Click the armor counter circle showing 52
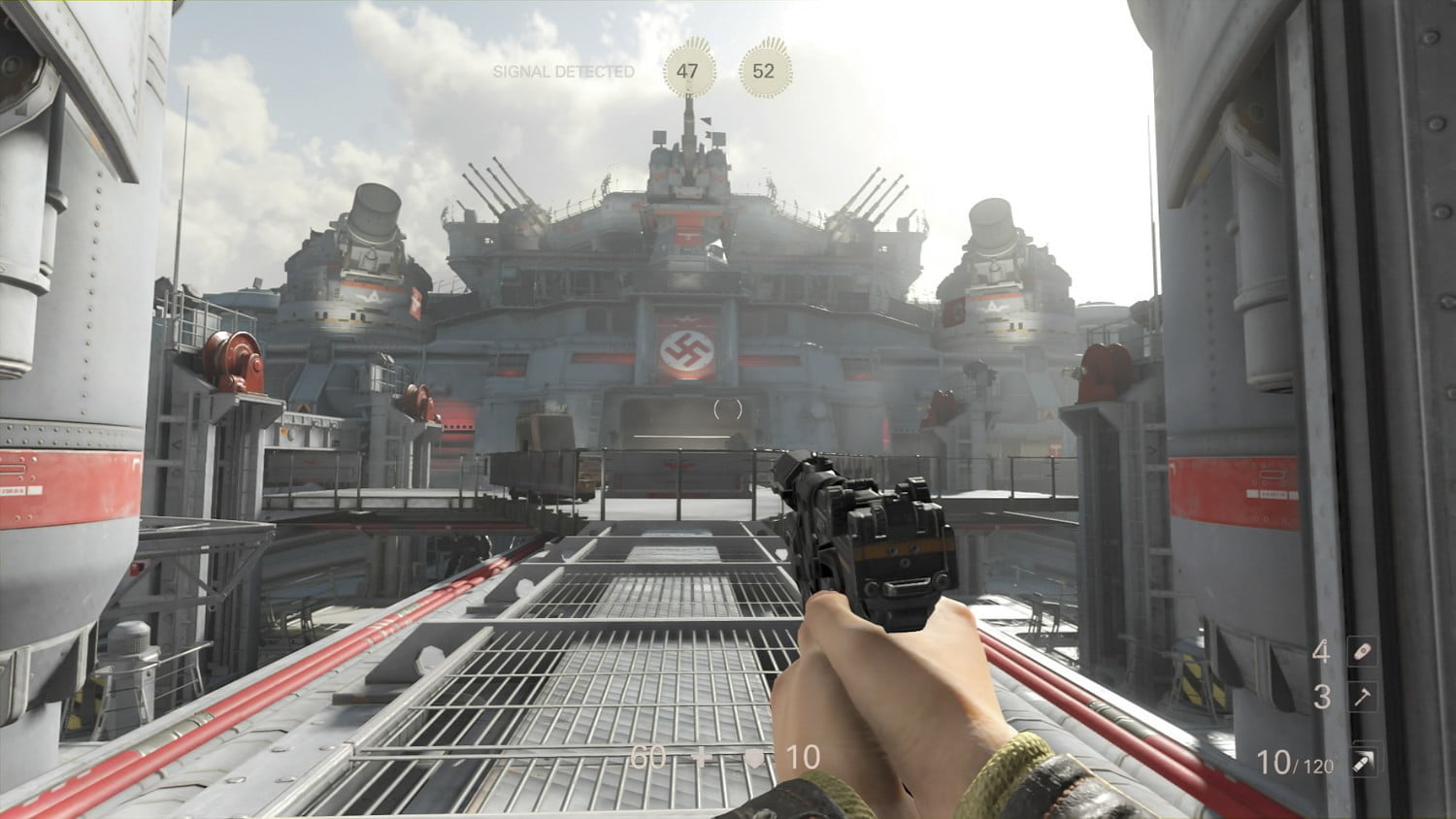Viewport: 1456px width, 819px height. click(x=763, y=70)
